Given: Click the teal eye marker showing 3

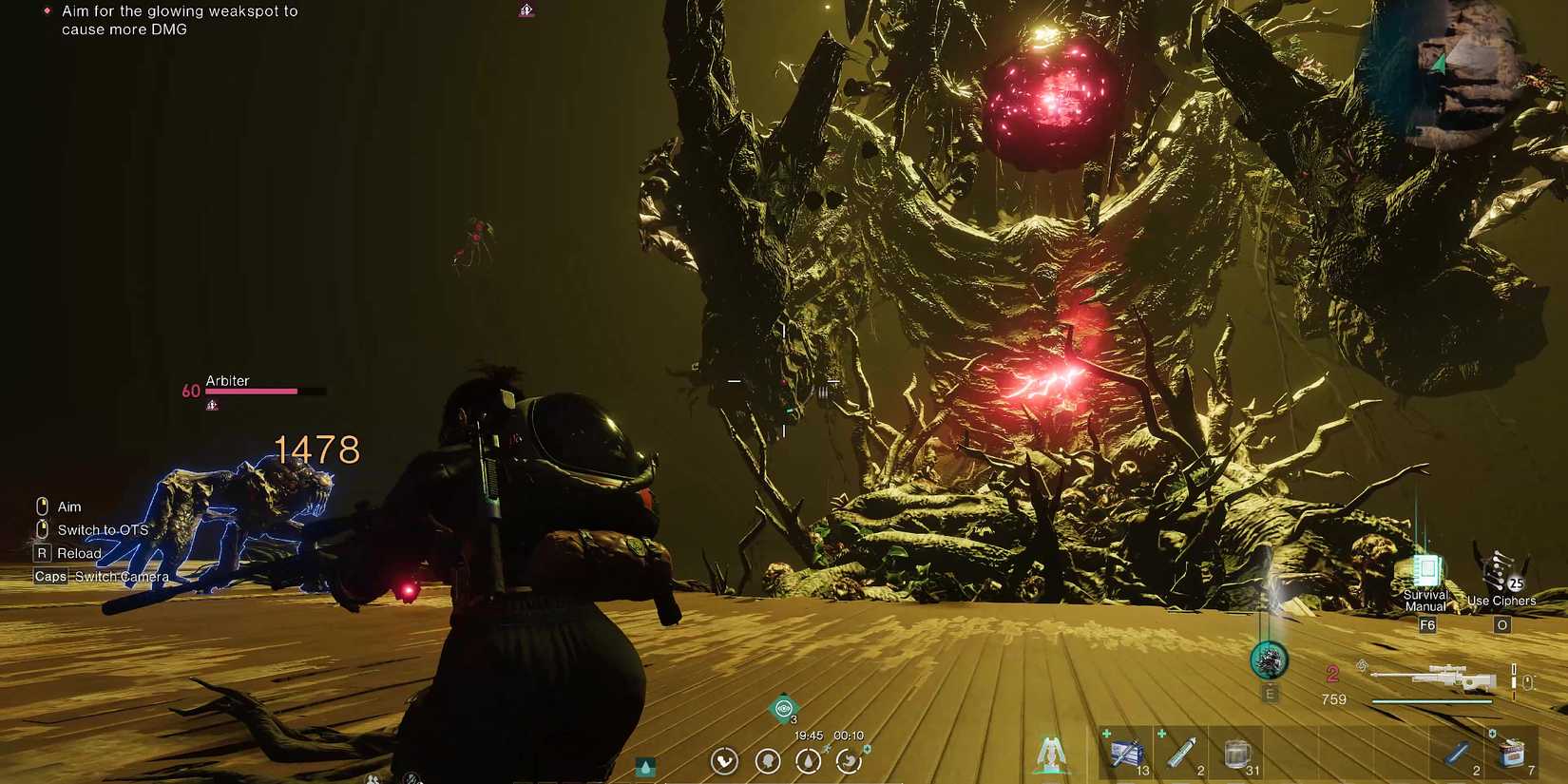Looking at the screenshot, I should coord(783,708).
